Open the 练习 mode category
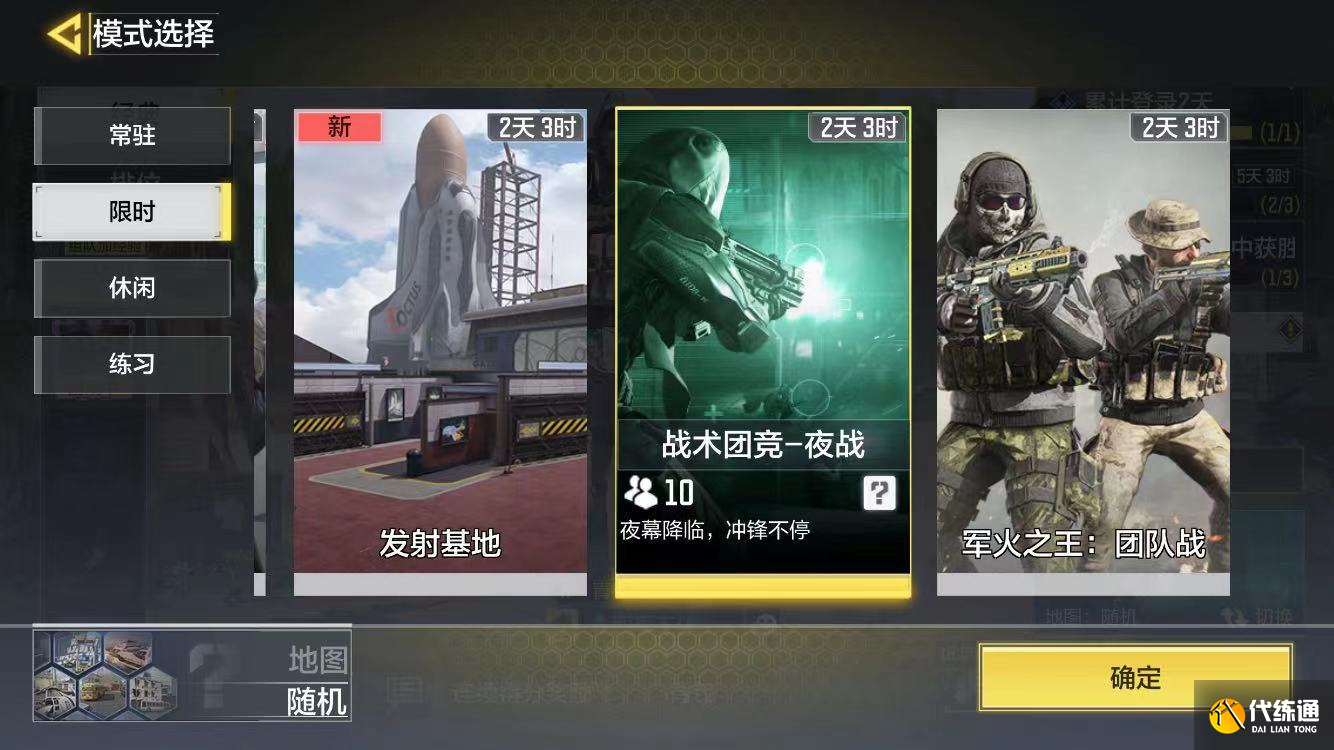The width and height of the screenshot is (1334, 750). point(132,364)
